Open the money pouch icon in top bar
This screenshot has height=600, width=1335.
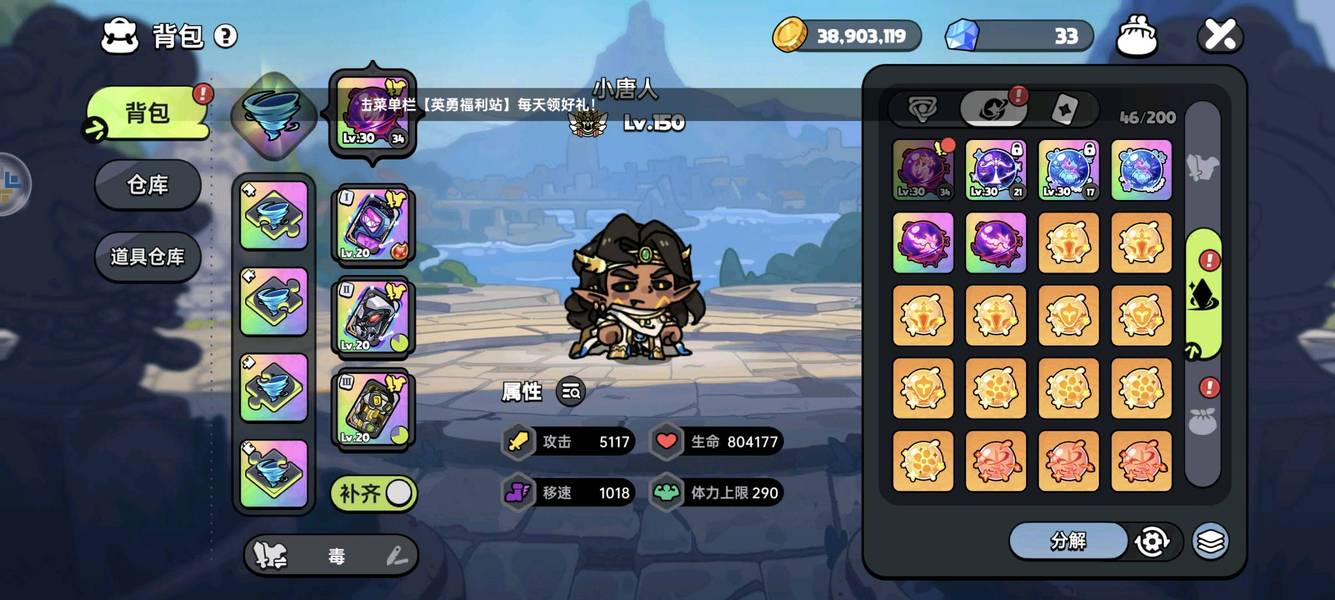(x=1137, y=37)
